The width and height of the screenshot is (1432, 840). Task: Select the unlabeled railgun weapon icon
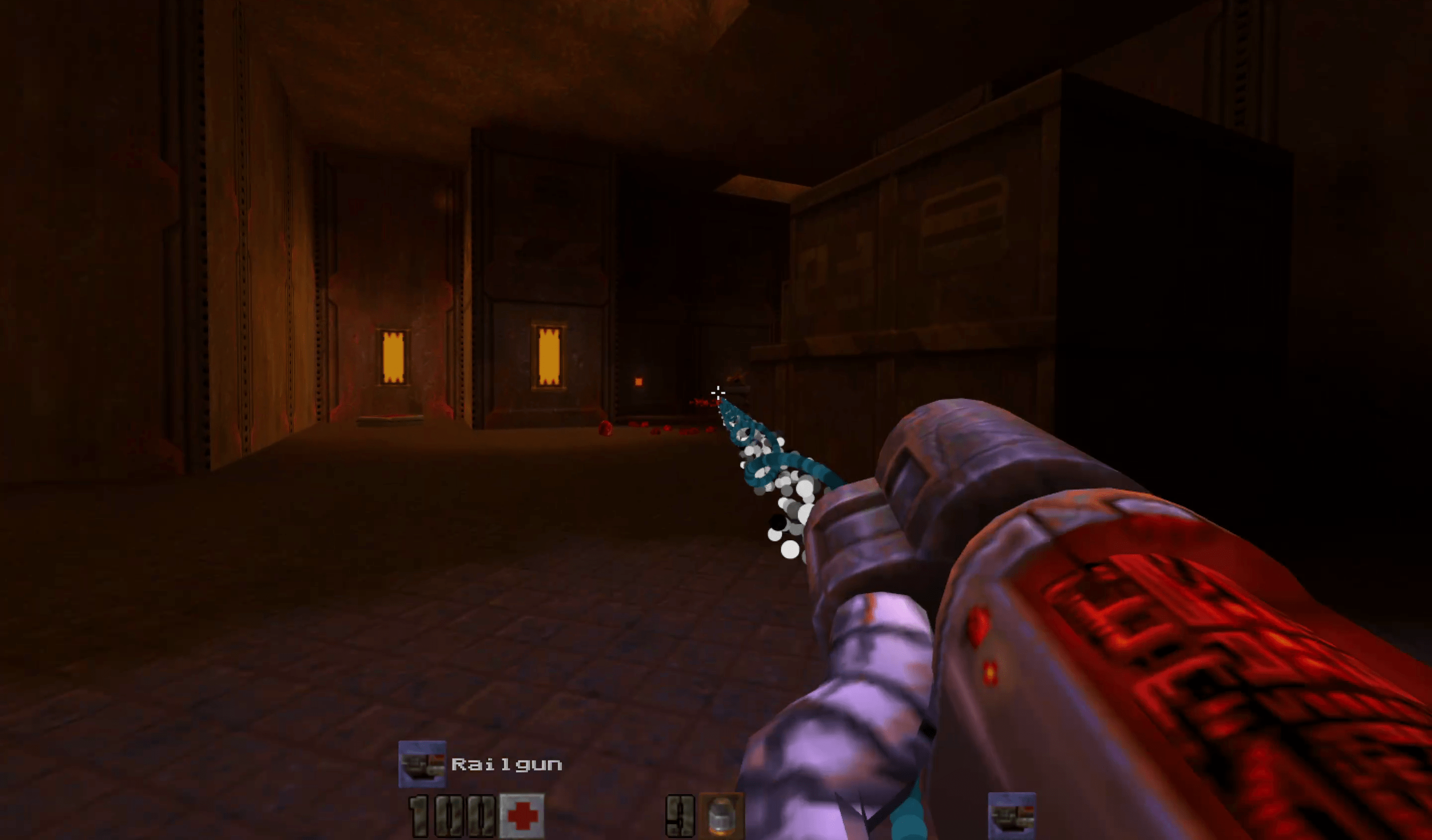(1011, 816)
